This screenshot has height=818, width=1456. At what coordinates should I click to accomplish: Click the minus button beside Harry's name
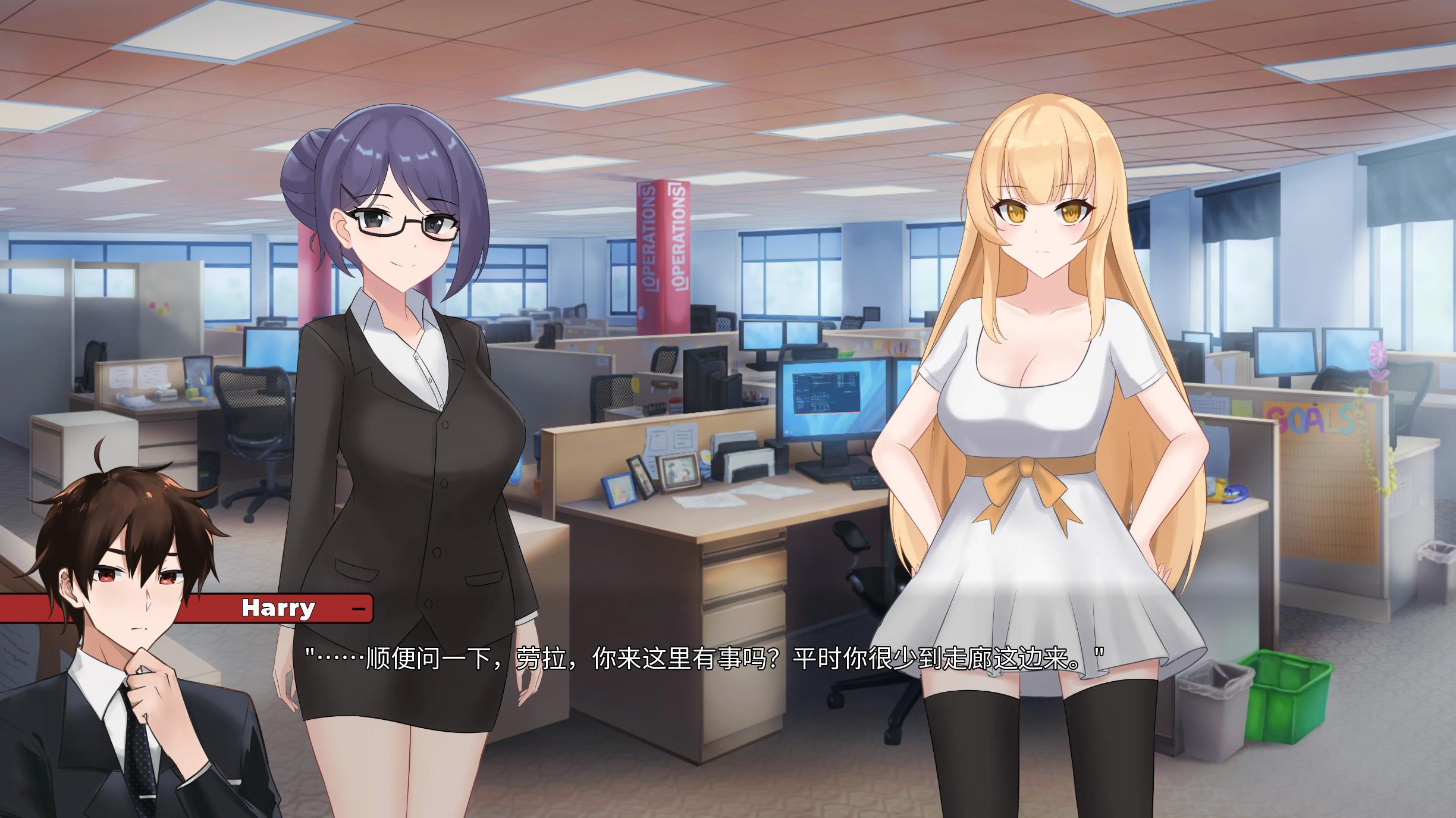click(x=358, y=609)
